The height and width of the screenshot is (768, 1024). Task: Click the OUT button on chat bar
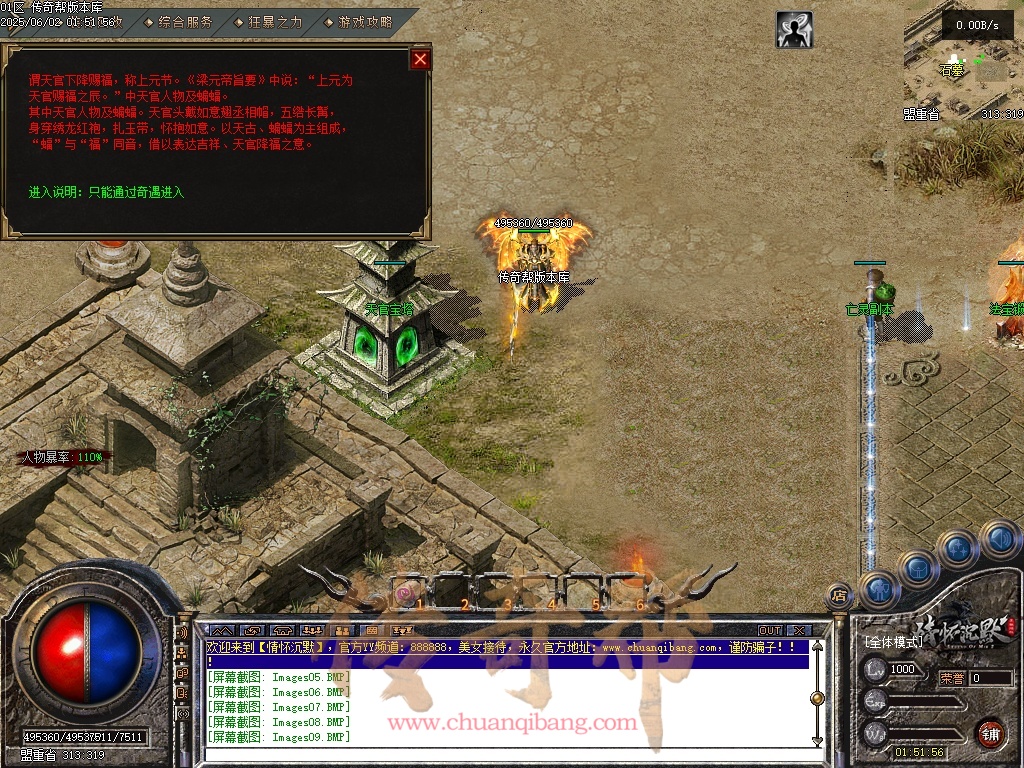pos(769,631)
